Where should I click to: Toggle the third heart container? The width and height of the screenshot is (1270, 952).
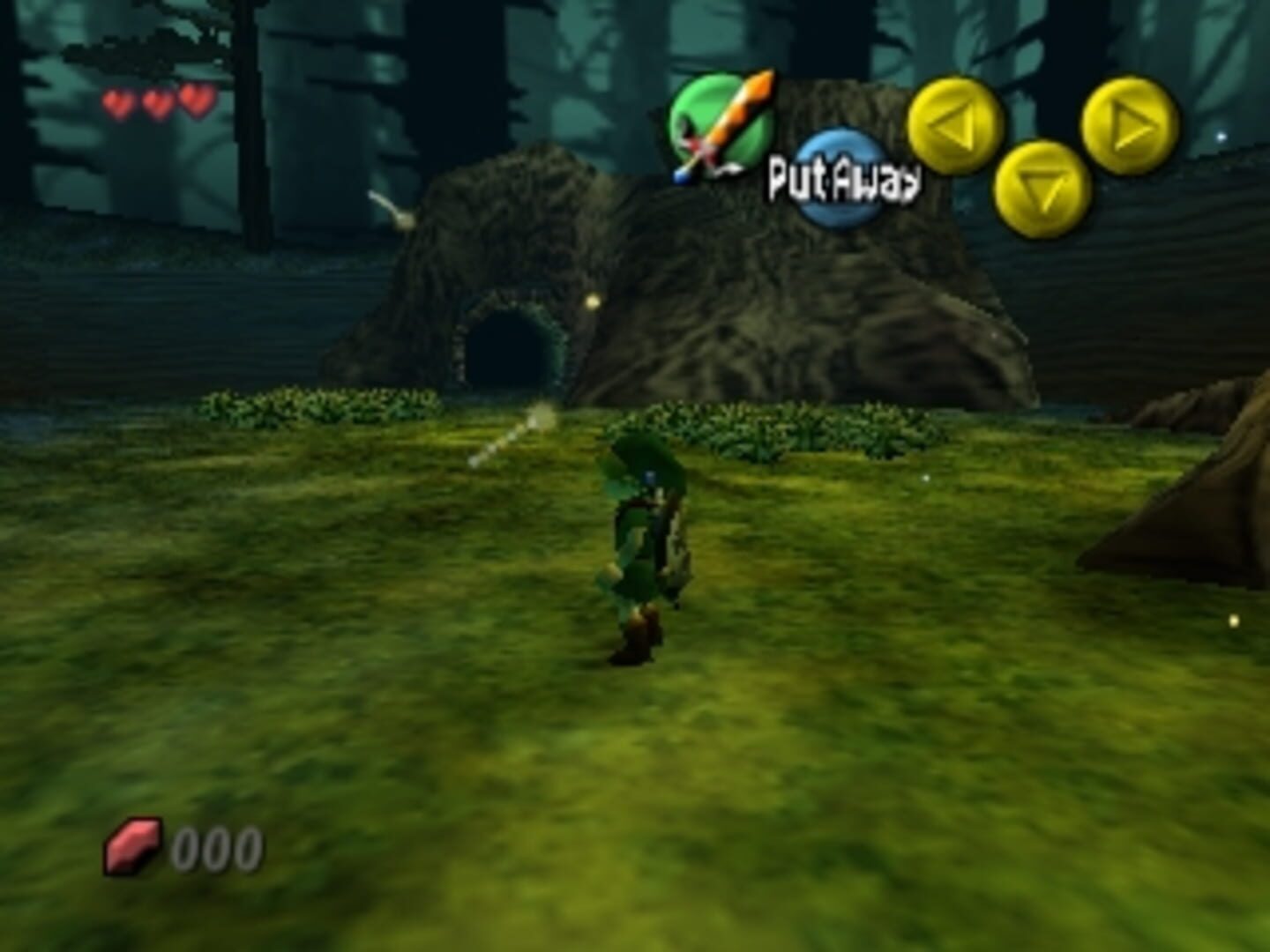click(x=195, y=100)
